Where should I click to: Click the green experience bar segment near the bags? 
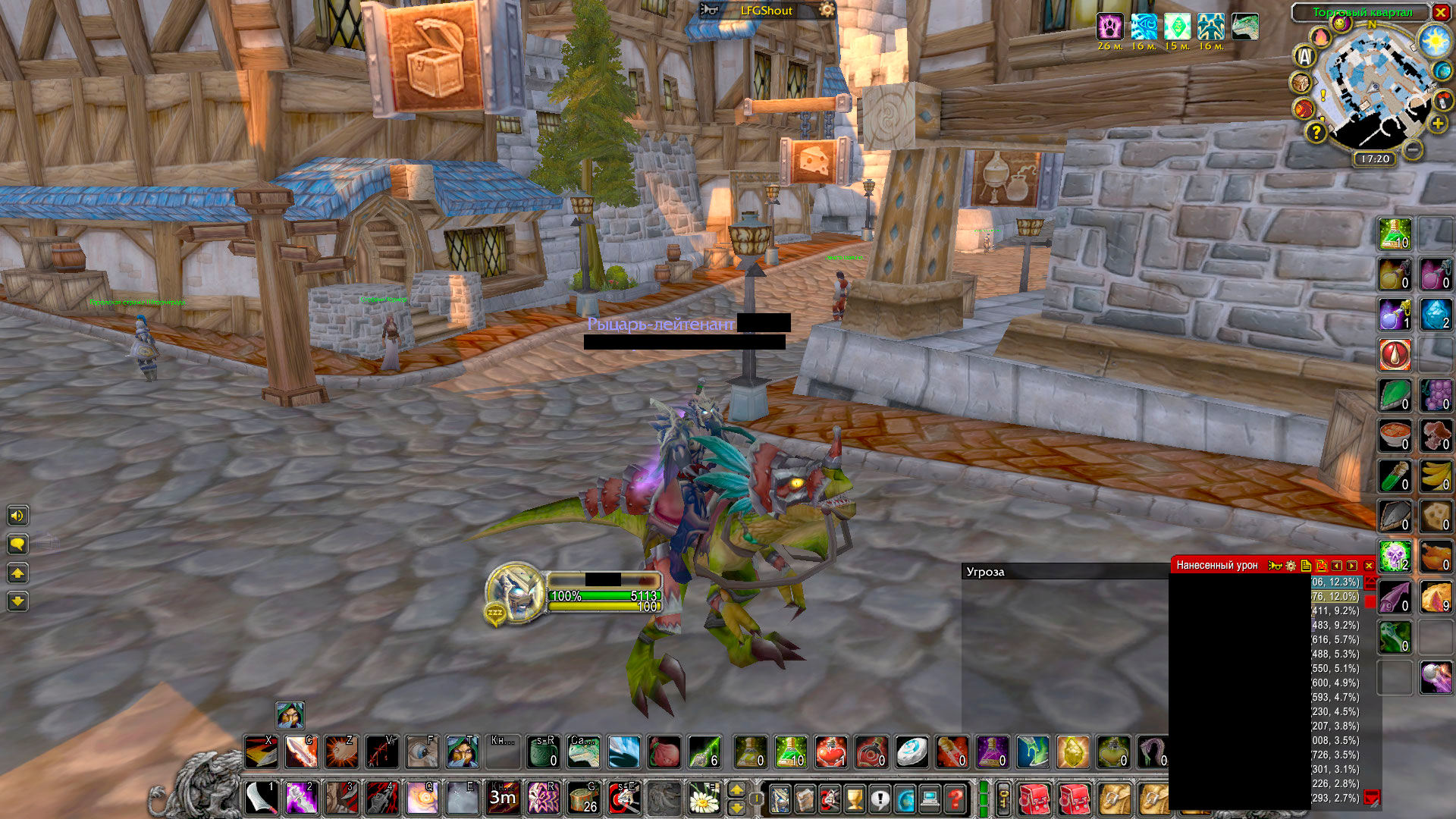(x=982, y=800)
